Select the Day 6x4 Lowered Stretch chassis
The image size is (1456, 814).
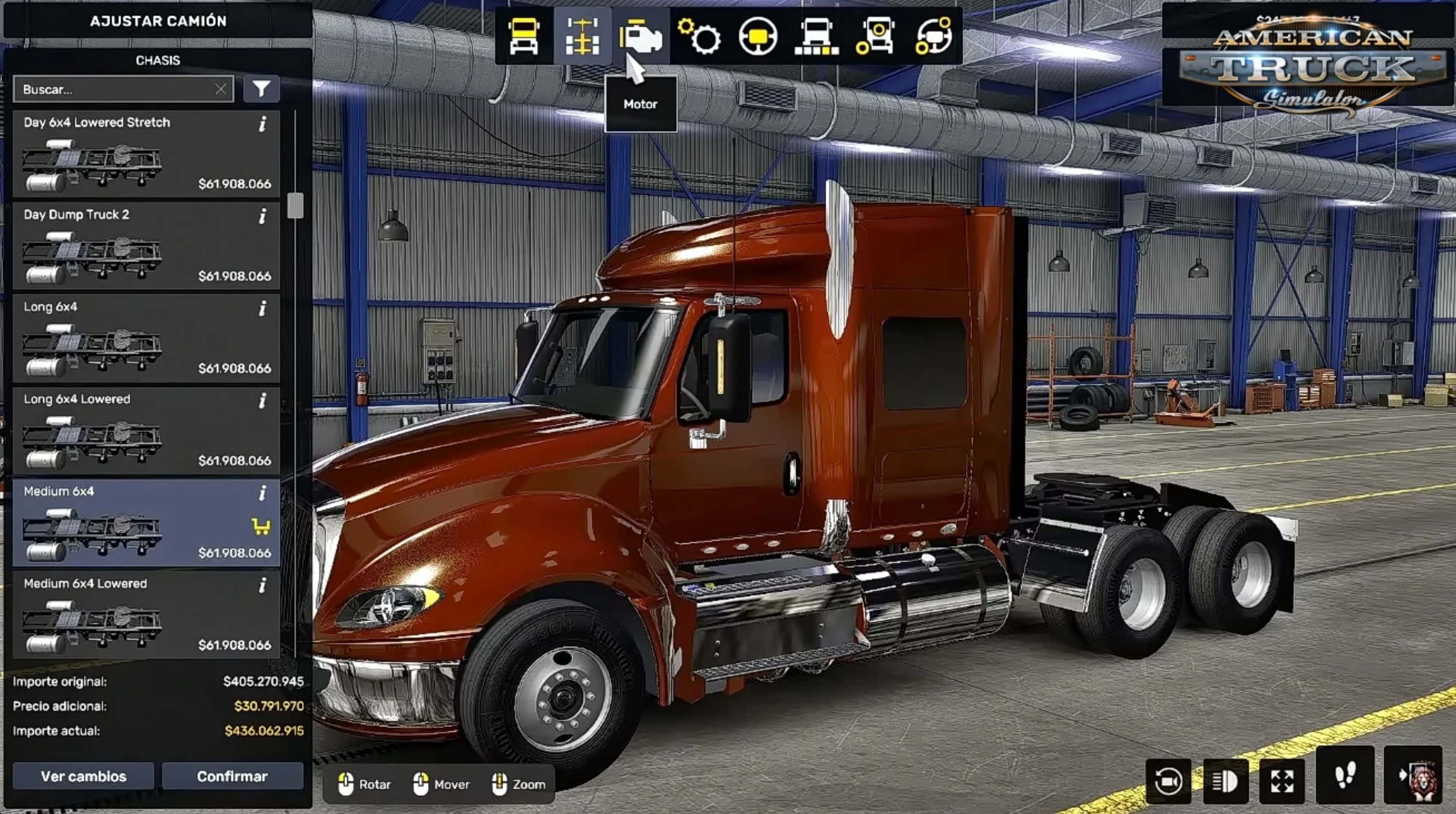pos(146,154)
